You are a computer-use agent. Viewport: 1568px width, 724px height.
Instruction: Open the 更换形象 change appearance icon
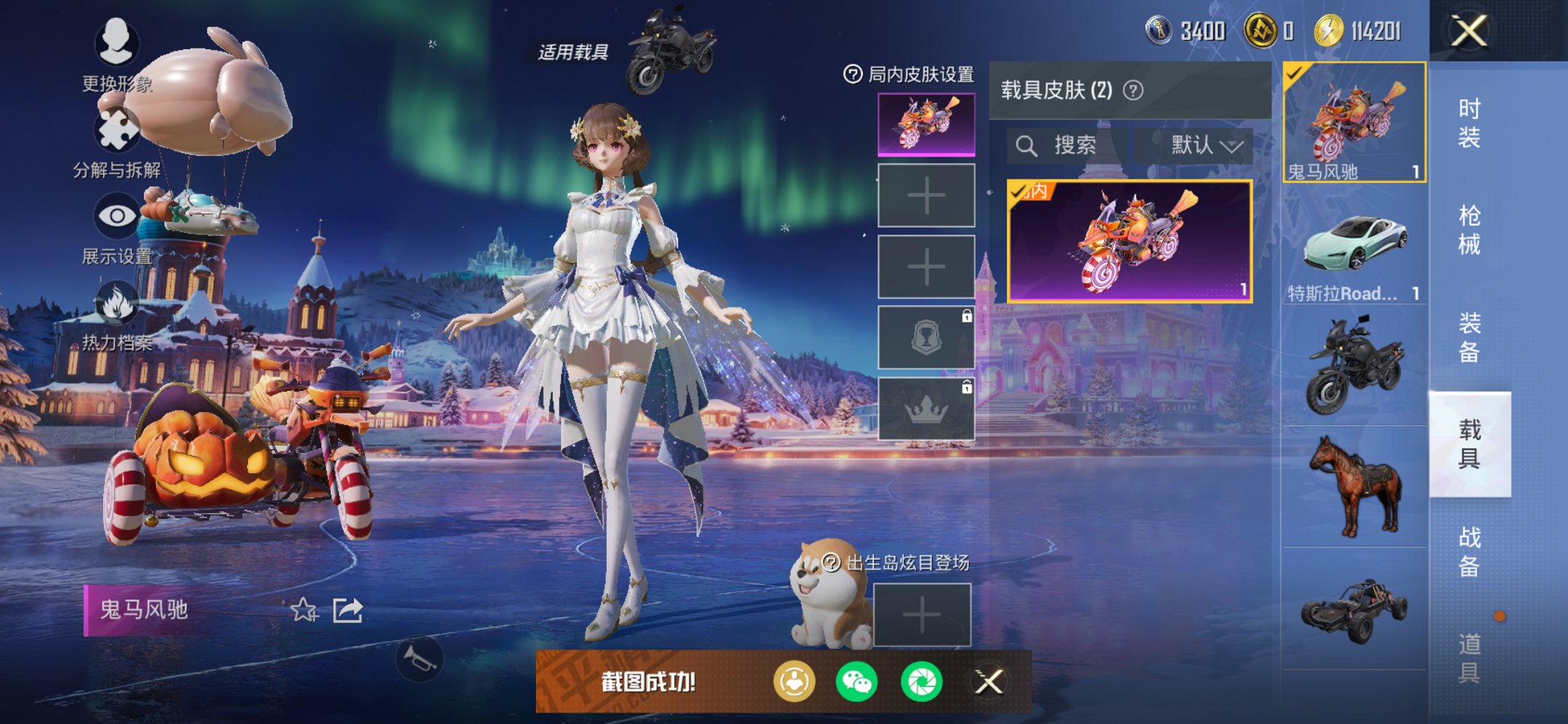(x=117, y=44)
